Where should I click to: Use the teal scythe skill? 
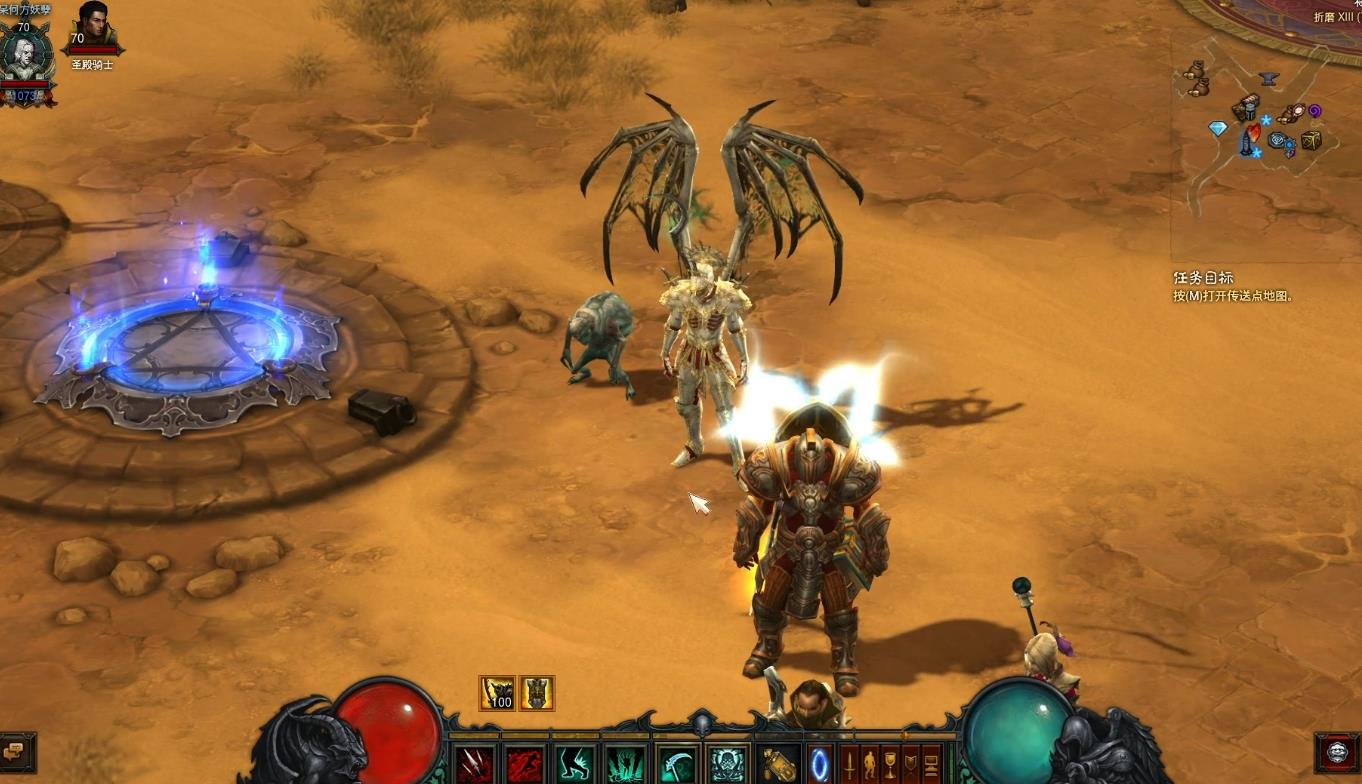[x=677, y=765]
